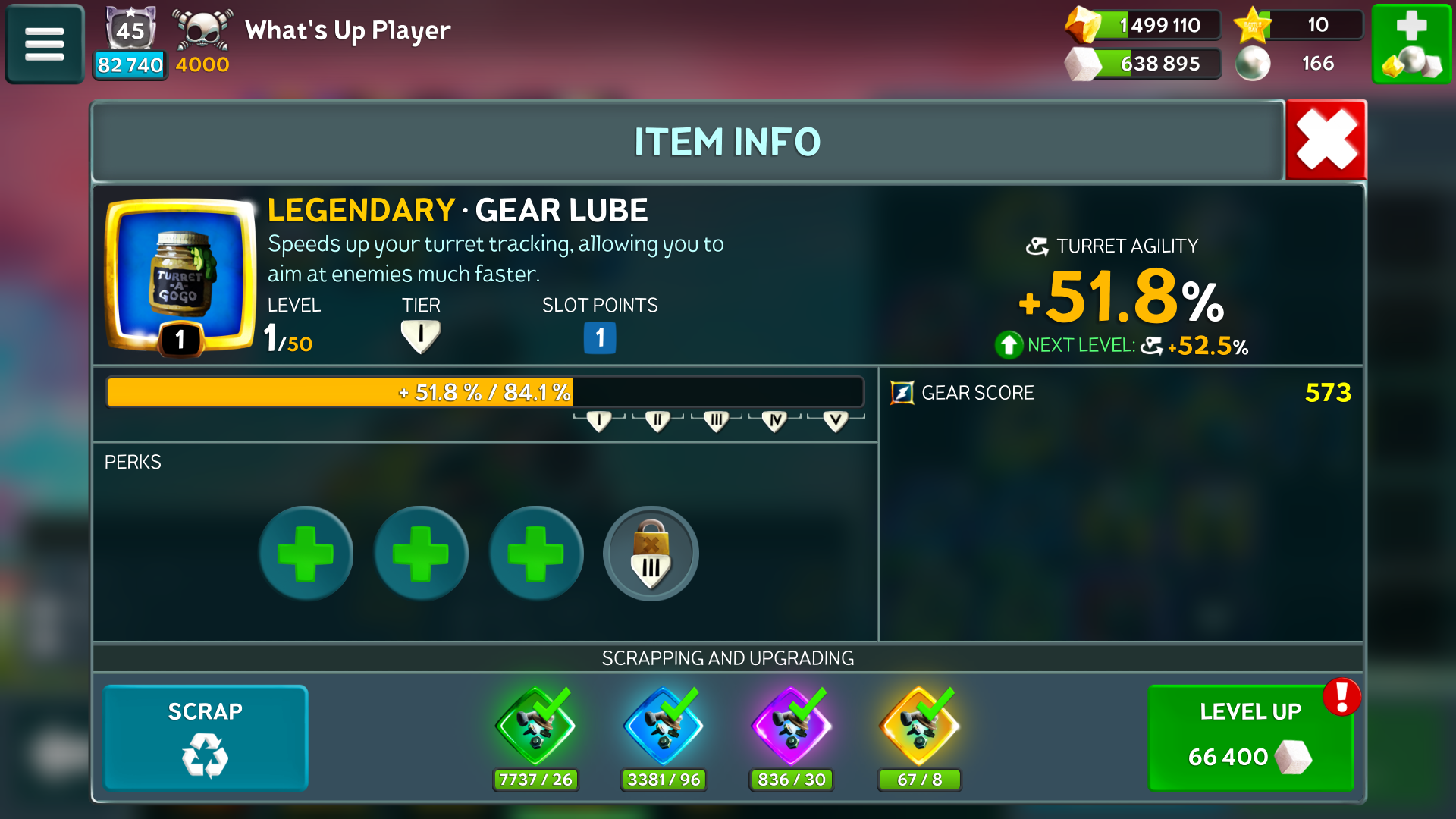The width and height of the screenshot is (1456, 819).
Task: Open the green add-currency shop button
Action: pyautogui.click(x=1411, y=44)
